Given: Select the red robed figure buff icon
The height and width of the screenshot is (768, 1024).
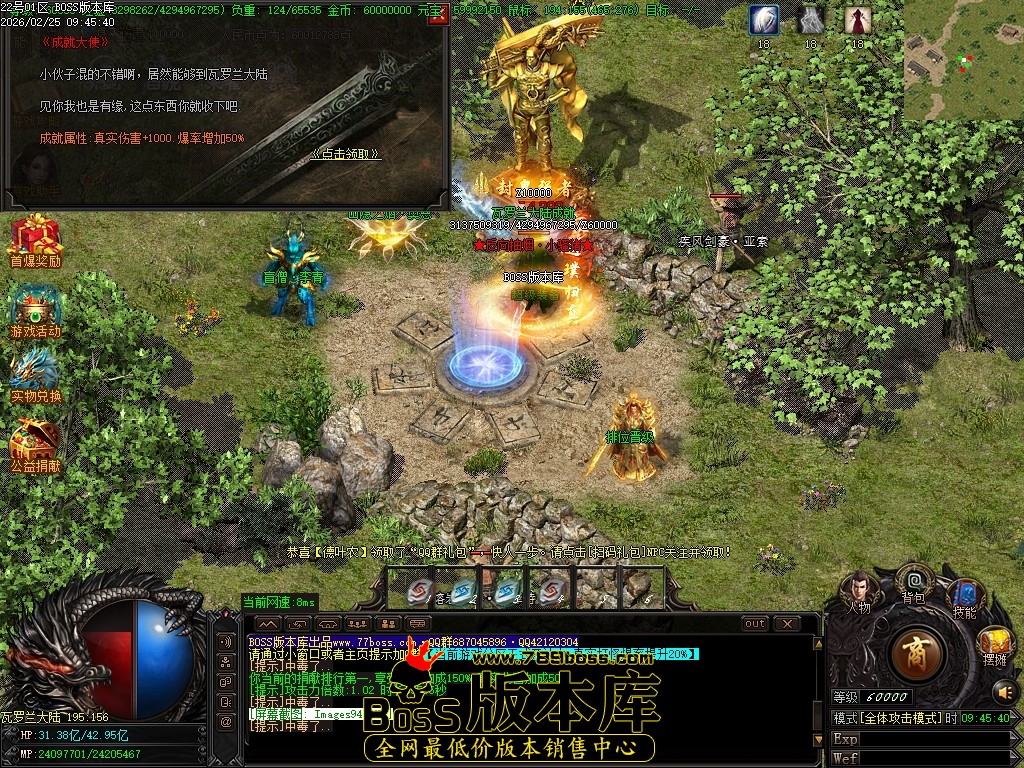Looking at the screenshot, I should (856, 20).
